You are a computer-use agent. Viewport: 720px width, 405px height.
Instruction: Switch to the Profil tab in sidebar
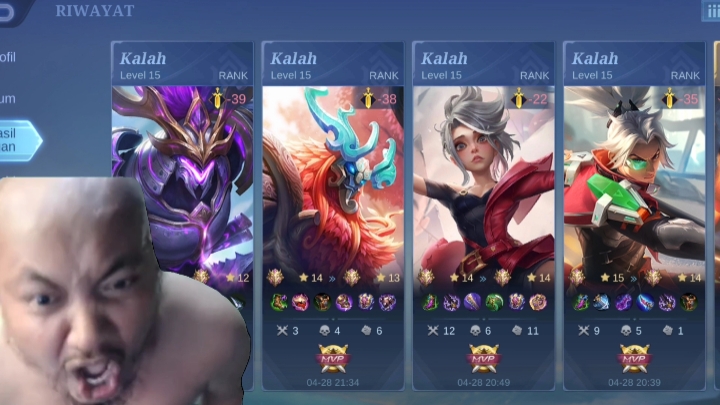(x=10, y=58)
